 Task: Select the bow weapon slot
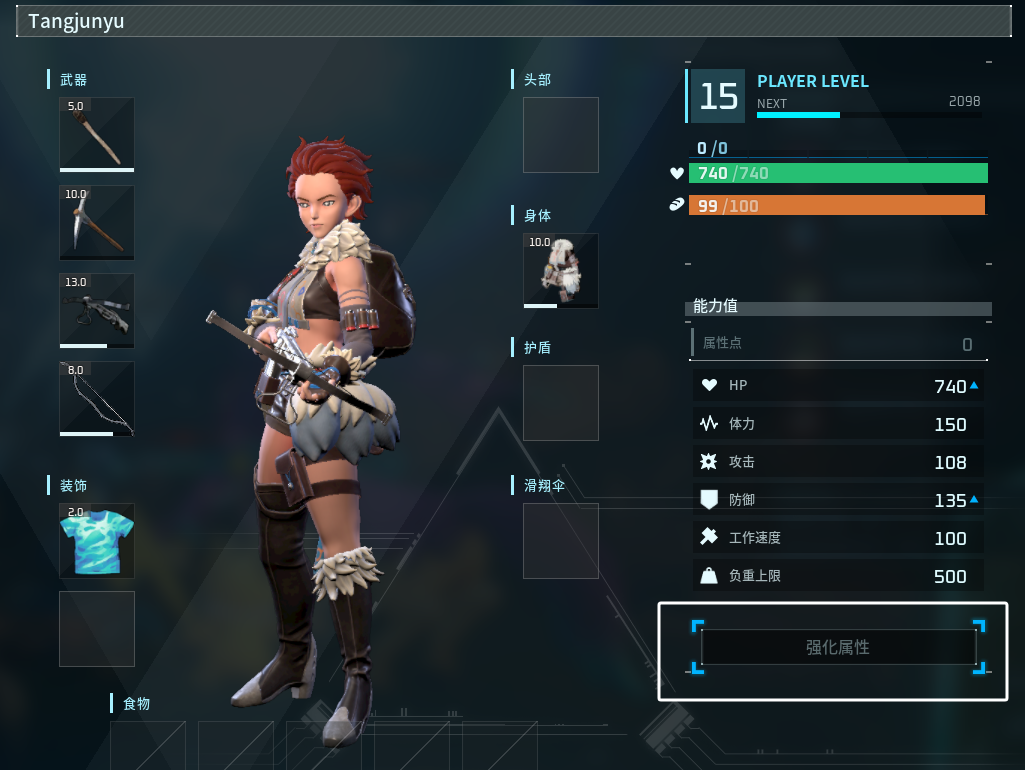point(97,398)
